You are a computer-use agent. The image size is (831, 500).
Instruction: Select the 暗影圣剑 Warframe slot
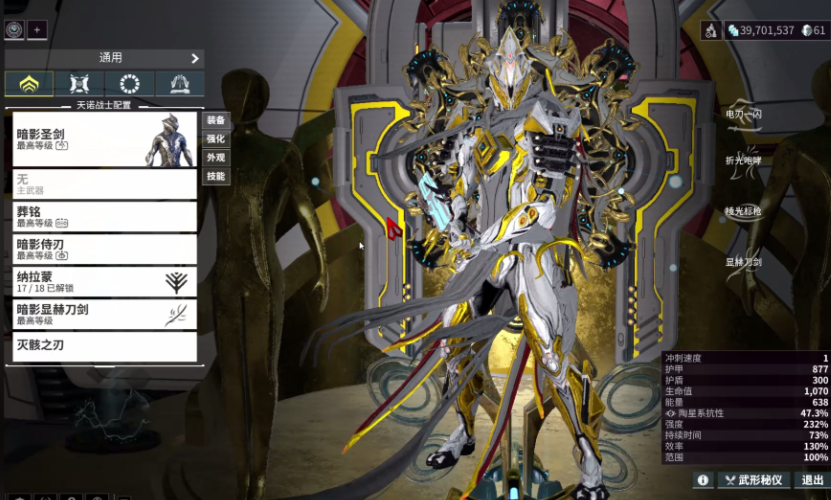[105, 139]
